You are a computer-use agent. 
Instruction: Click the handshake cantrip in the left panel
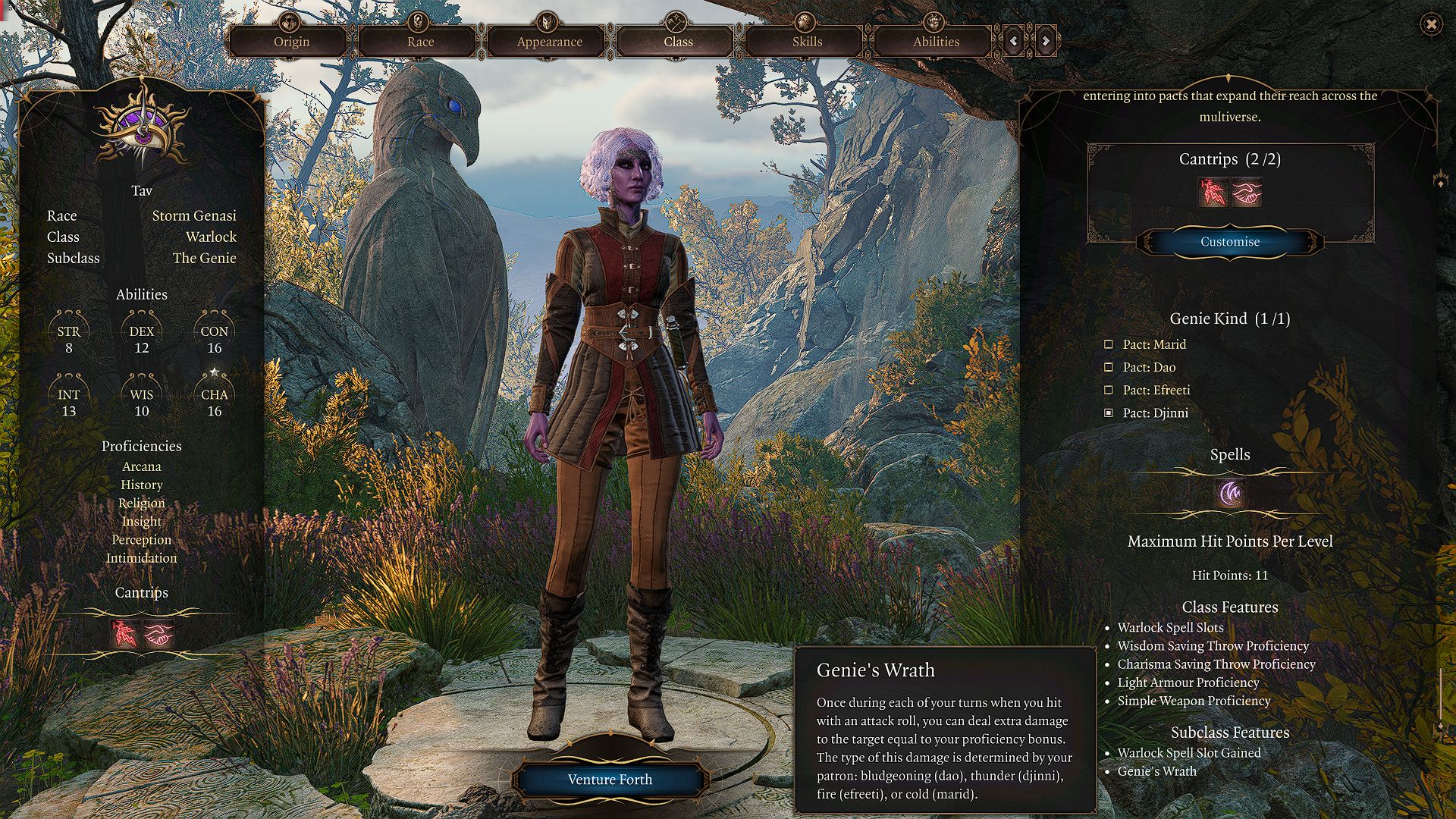[159, 635]
